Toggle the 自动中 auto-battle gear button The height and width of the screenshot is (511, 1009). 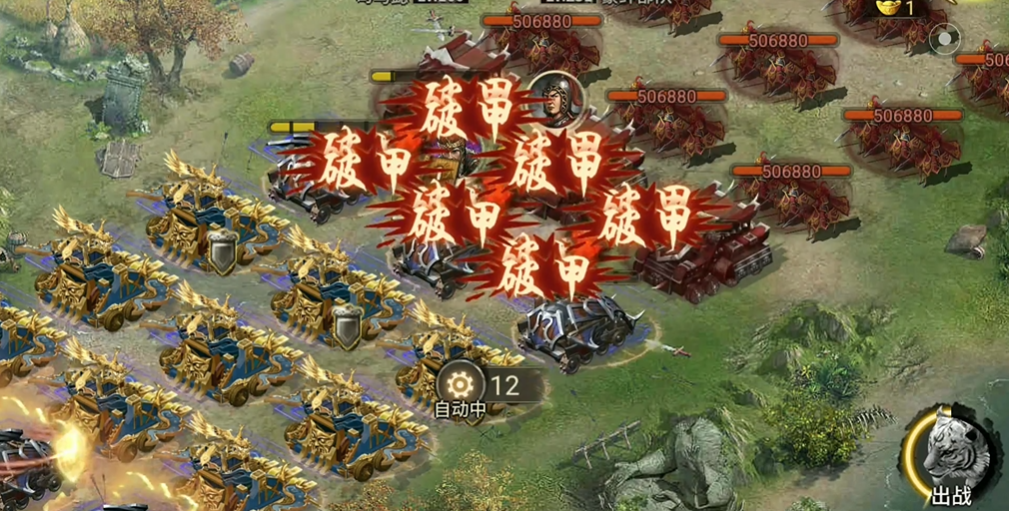point(461,385)
